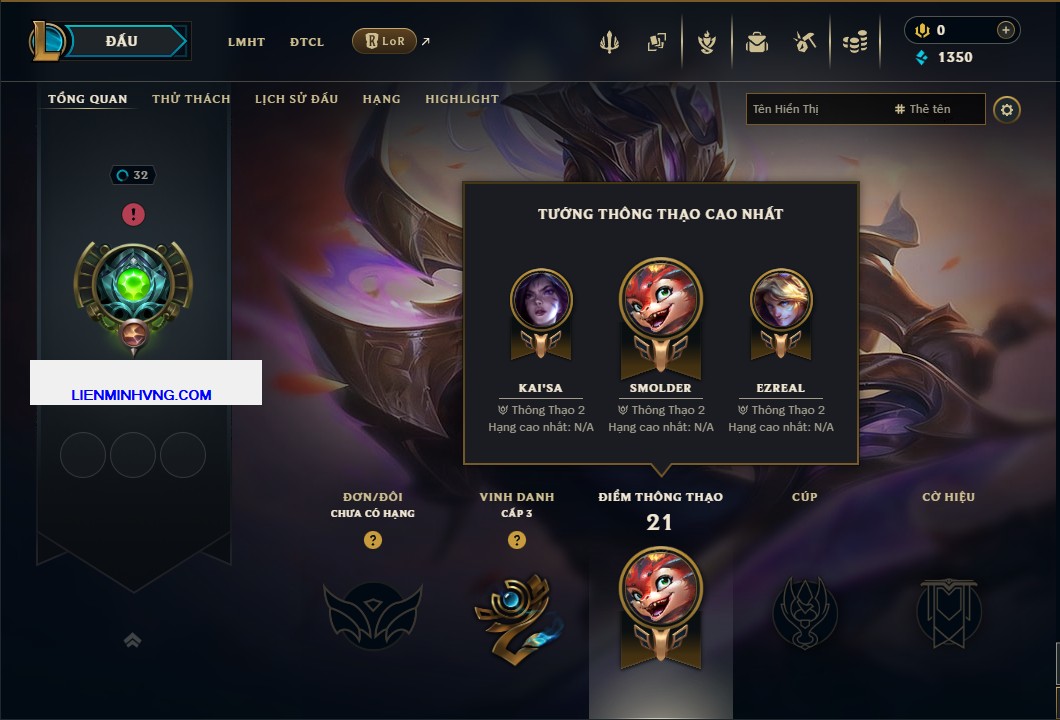Select the HẠNG tab

tap(382, 99)
